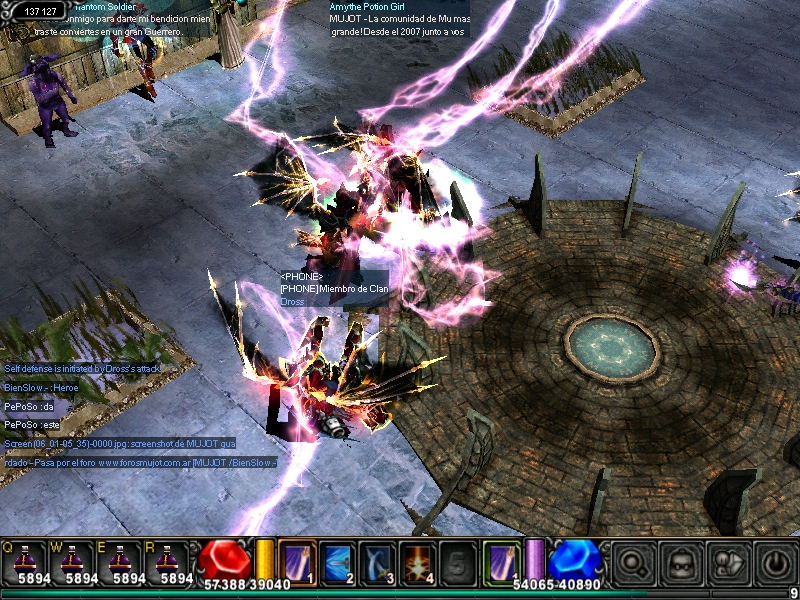Select the blue sword thrust skill 2

click(x=337, y=560)
